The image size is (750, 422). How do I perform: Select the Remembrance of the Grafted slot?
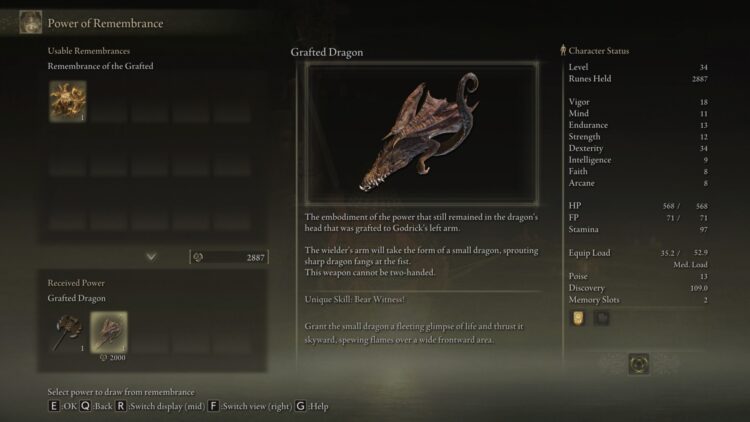pos(68,100)
